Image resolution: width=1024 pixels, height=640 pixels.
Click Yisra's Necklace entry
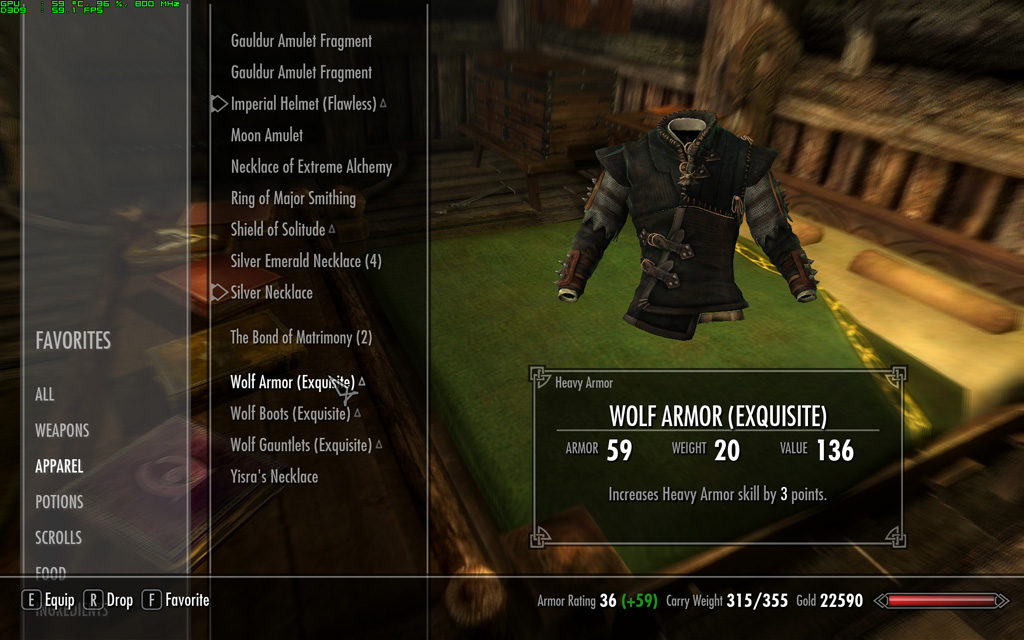coord(274,477)
